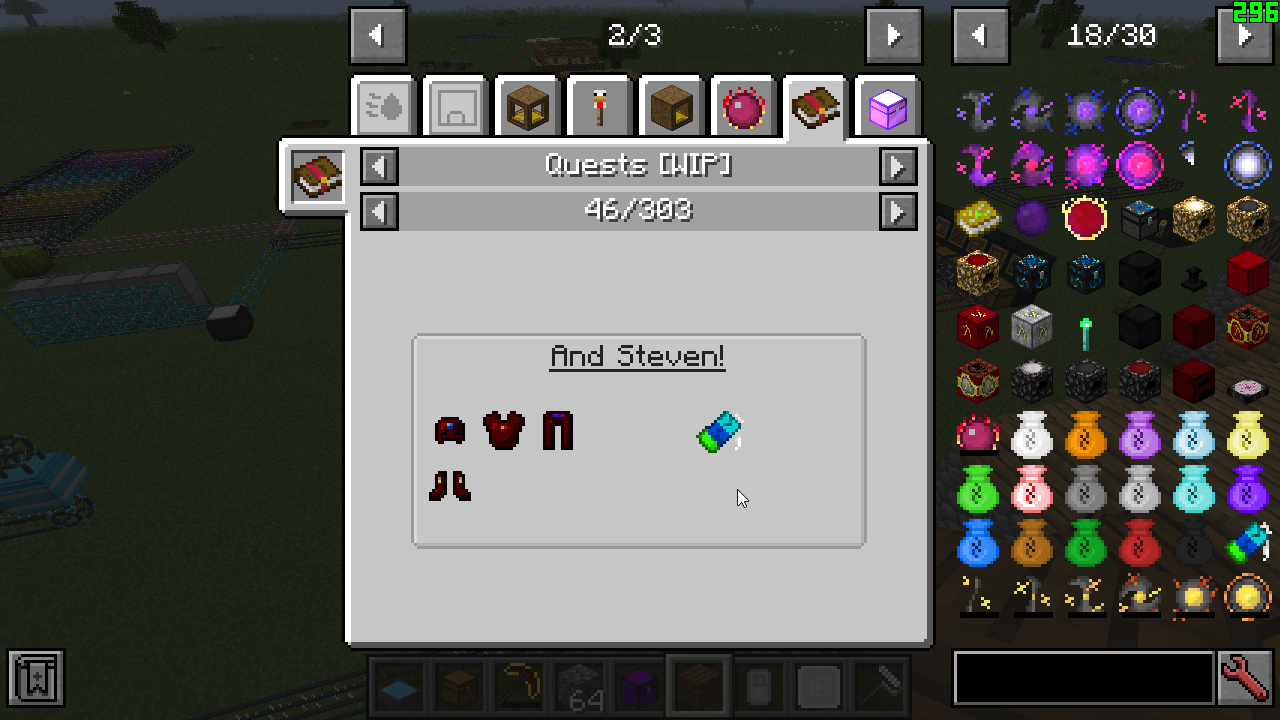Open the wrench config button
Image resolution: width=1280 pixels, height=720 pixels.
pyautogui.click(x=1245, y=679)
